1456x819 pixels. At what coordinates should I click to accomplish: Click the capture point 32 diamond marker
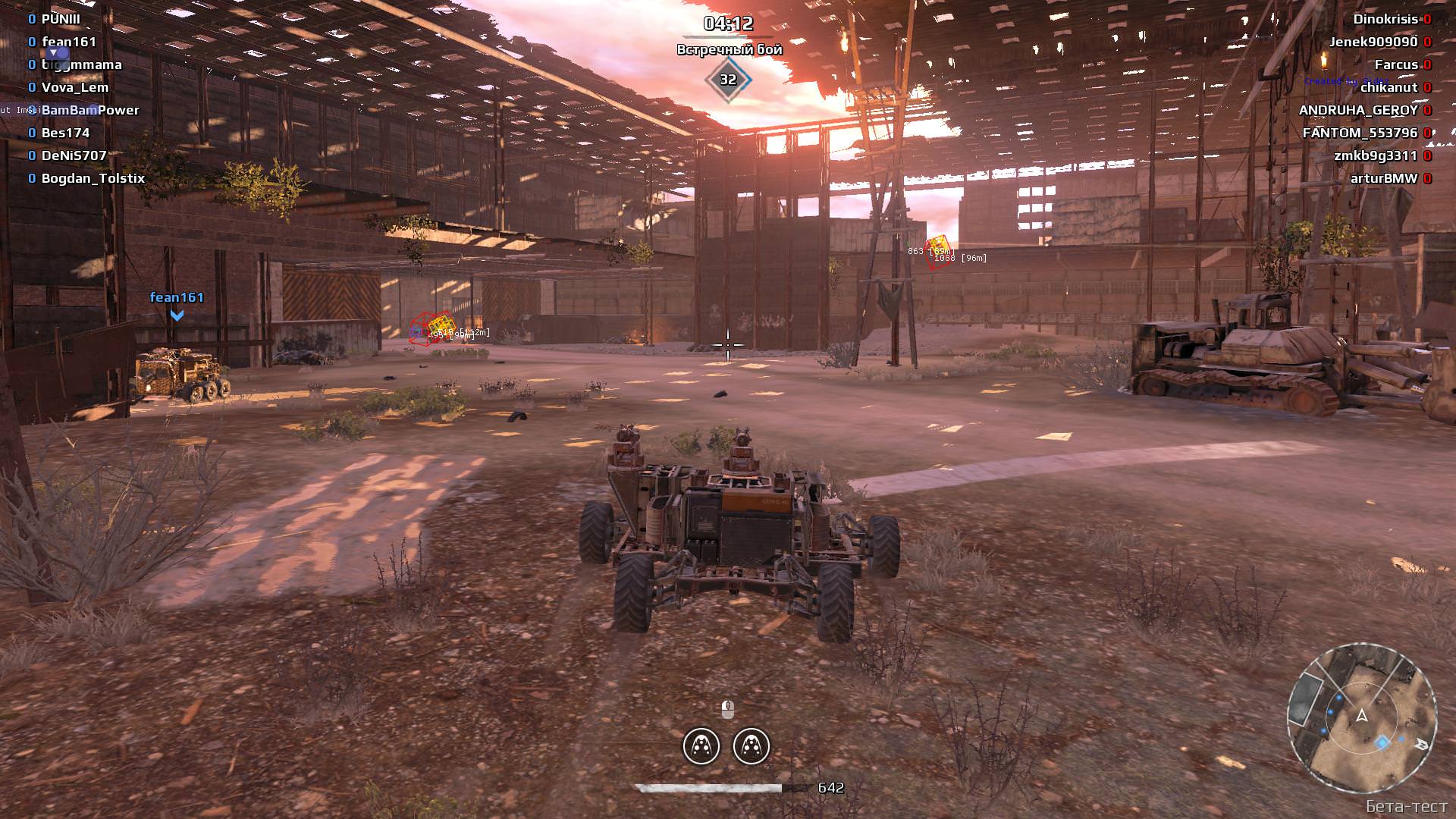click(730, 78)
